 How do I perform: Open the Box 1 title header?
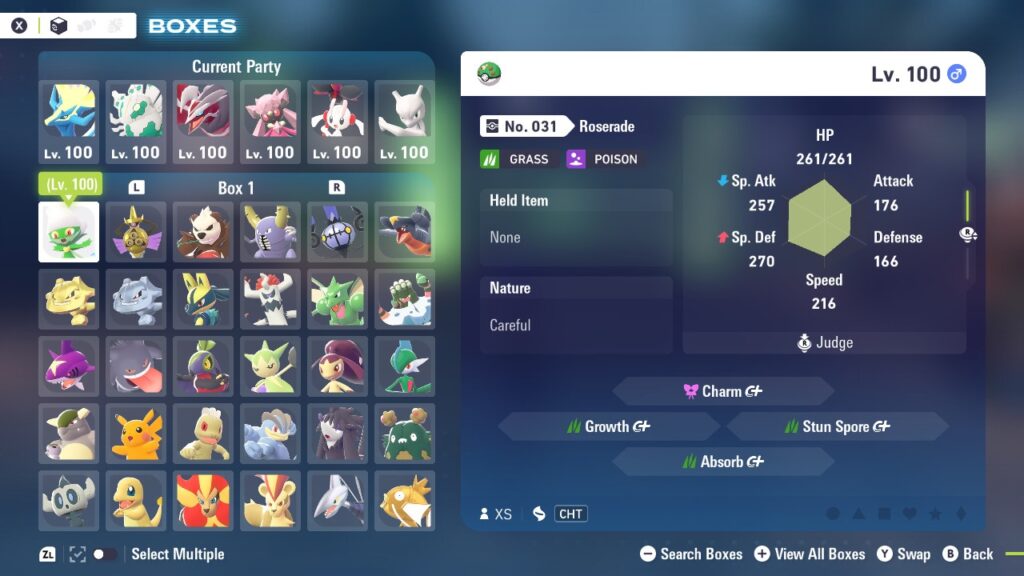(x=236, y=188)
